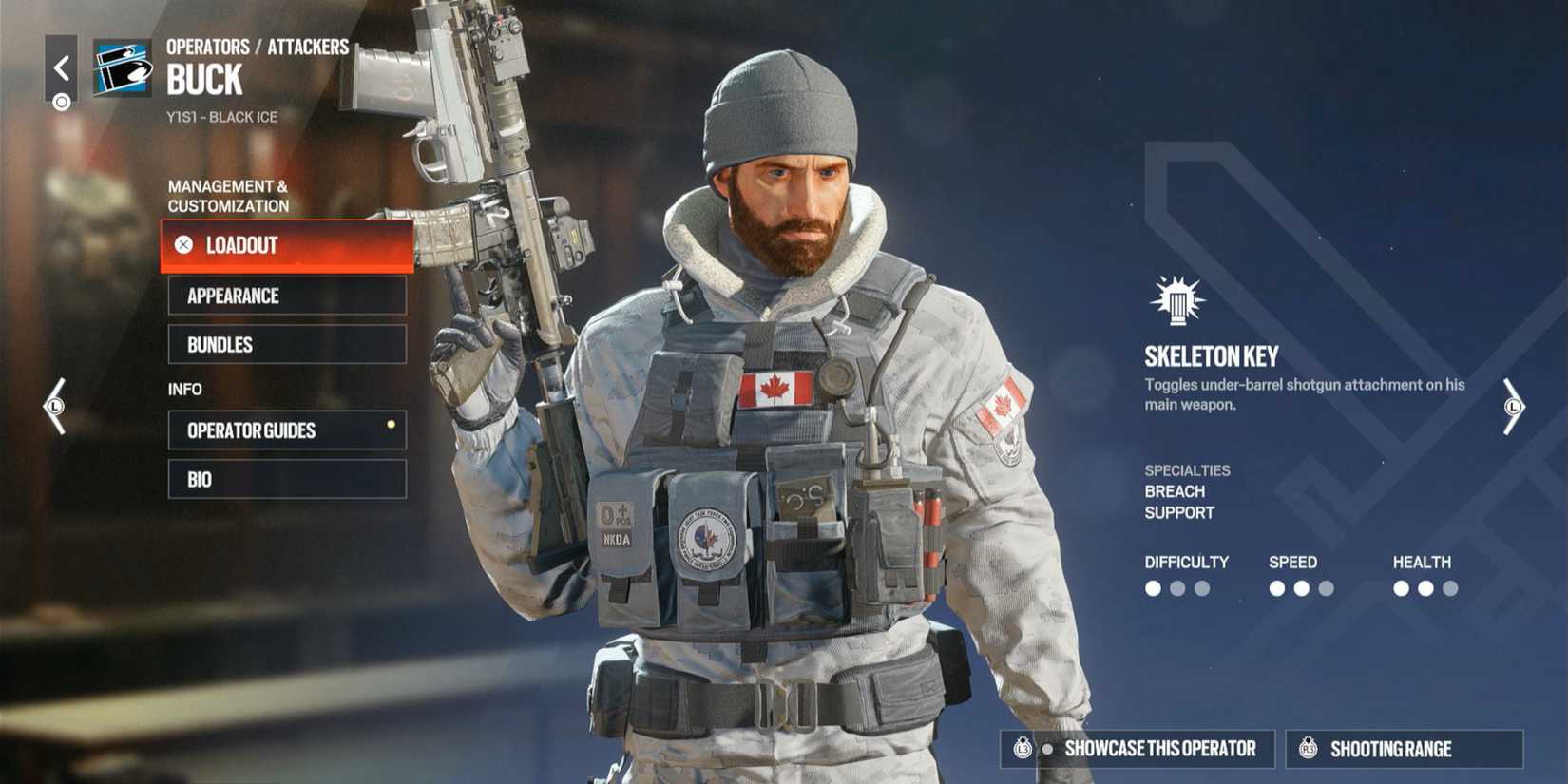Open the Bundles section
The image size is (1568, 784).
[285, 344]
